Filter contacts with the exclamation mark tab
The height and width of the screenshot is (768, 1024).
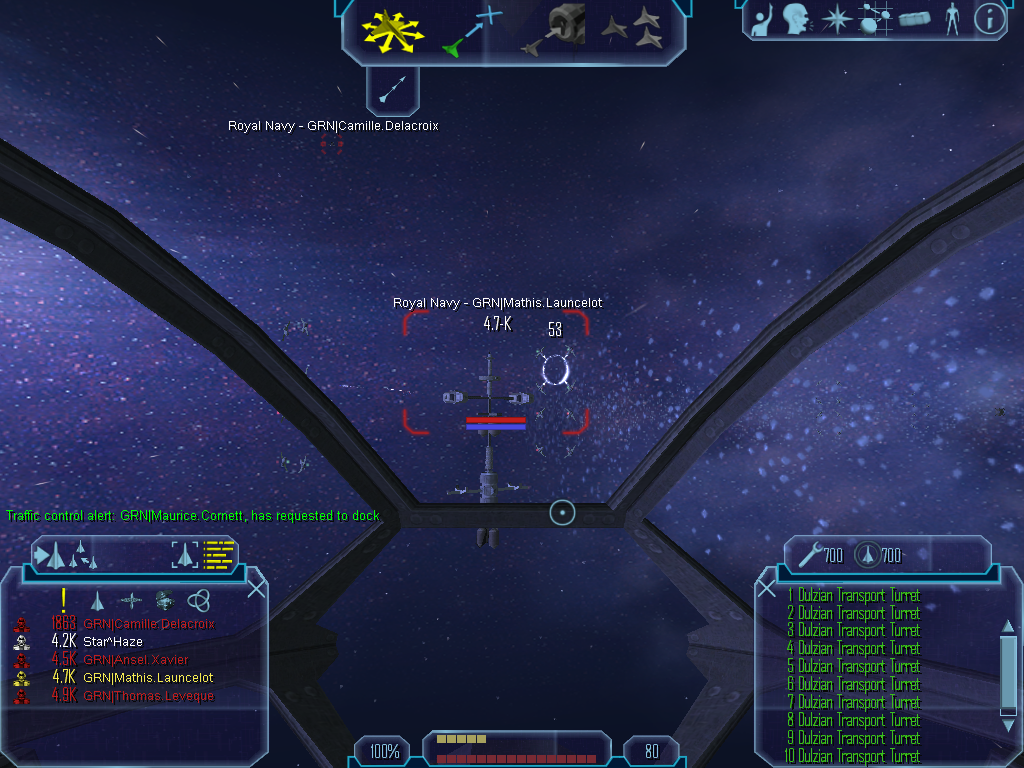pos(64,600)
